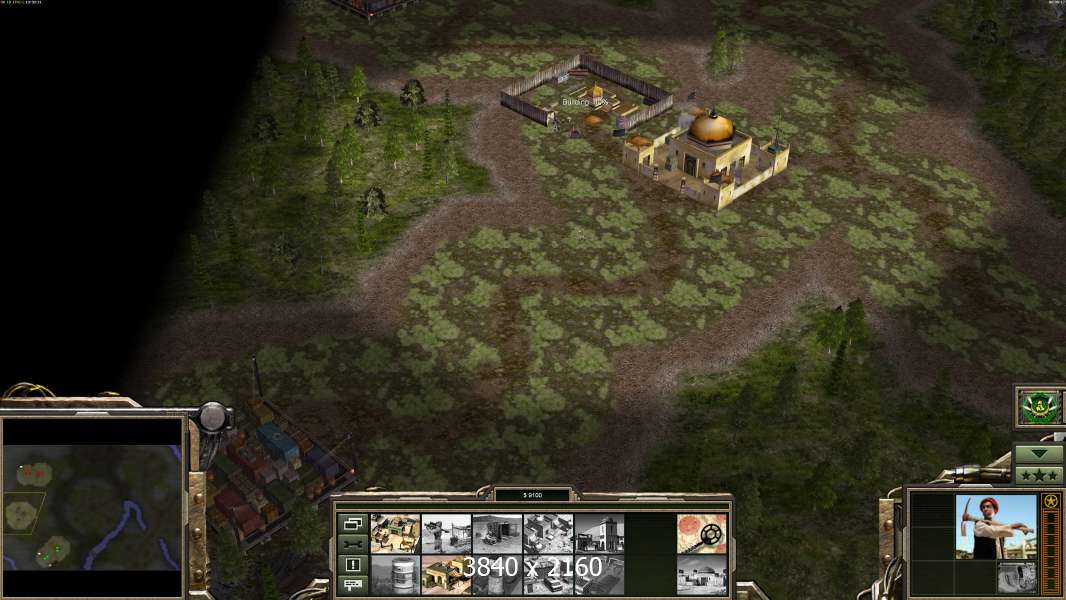
Task: Click the overlapping windows button
Action: pos(352,524)
